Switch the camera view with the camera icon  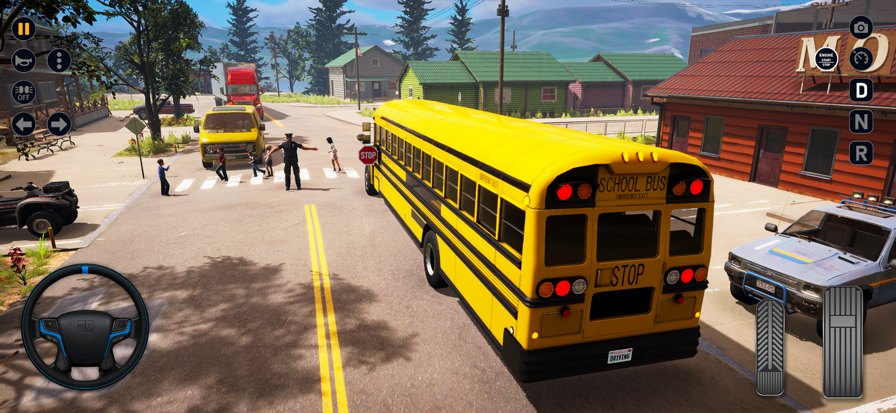coord(861,27)
